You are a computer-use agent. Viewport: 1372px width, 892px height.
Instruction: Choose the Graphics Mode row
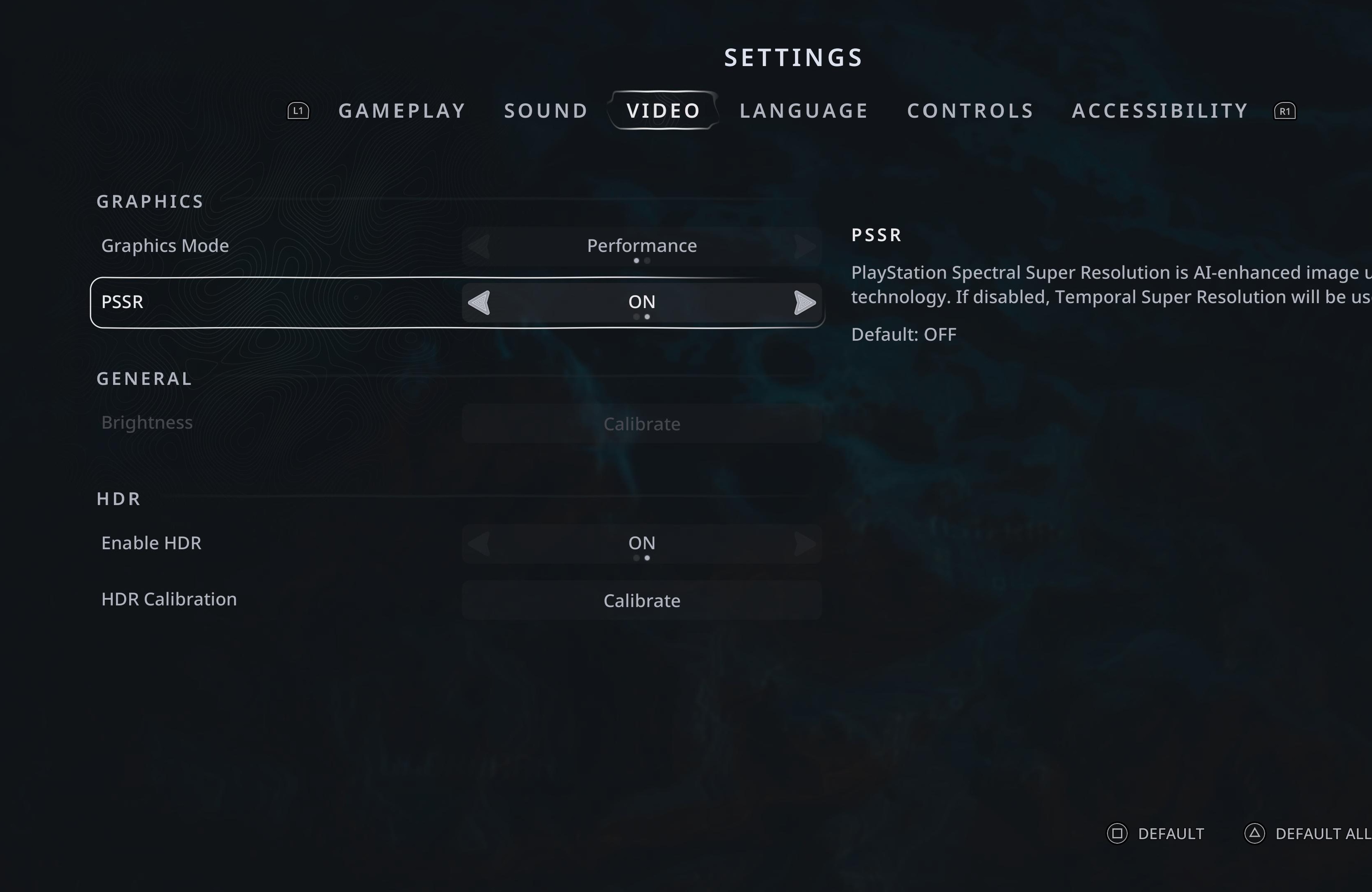click(277, 246)
